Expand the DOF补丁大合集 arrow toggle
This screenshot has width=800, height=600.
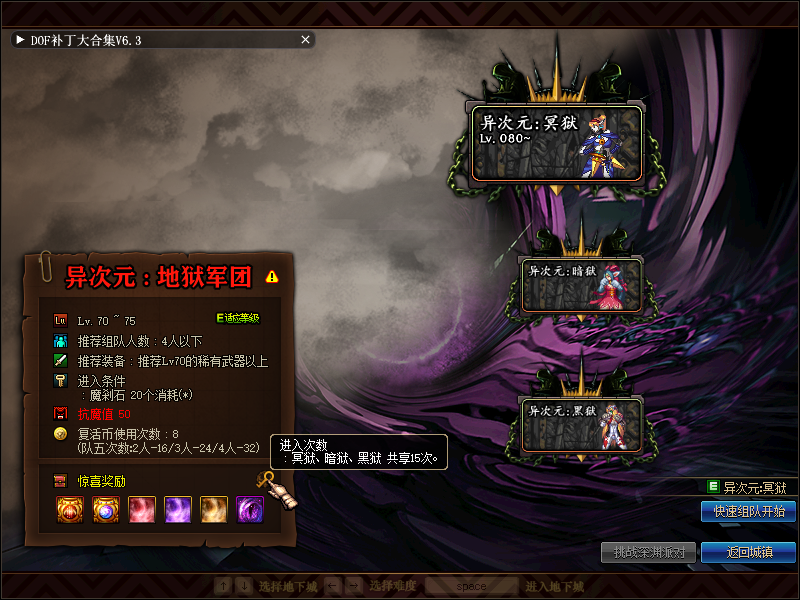(20, 40)
